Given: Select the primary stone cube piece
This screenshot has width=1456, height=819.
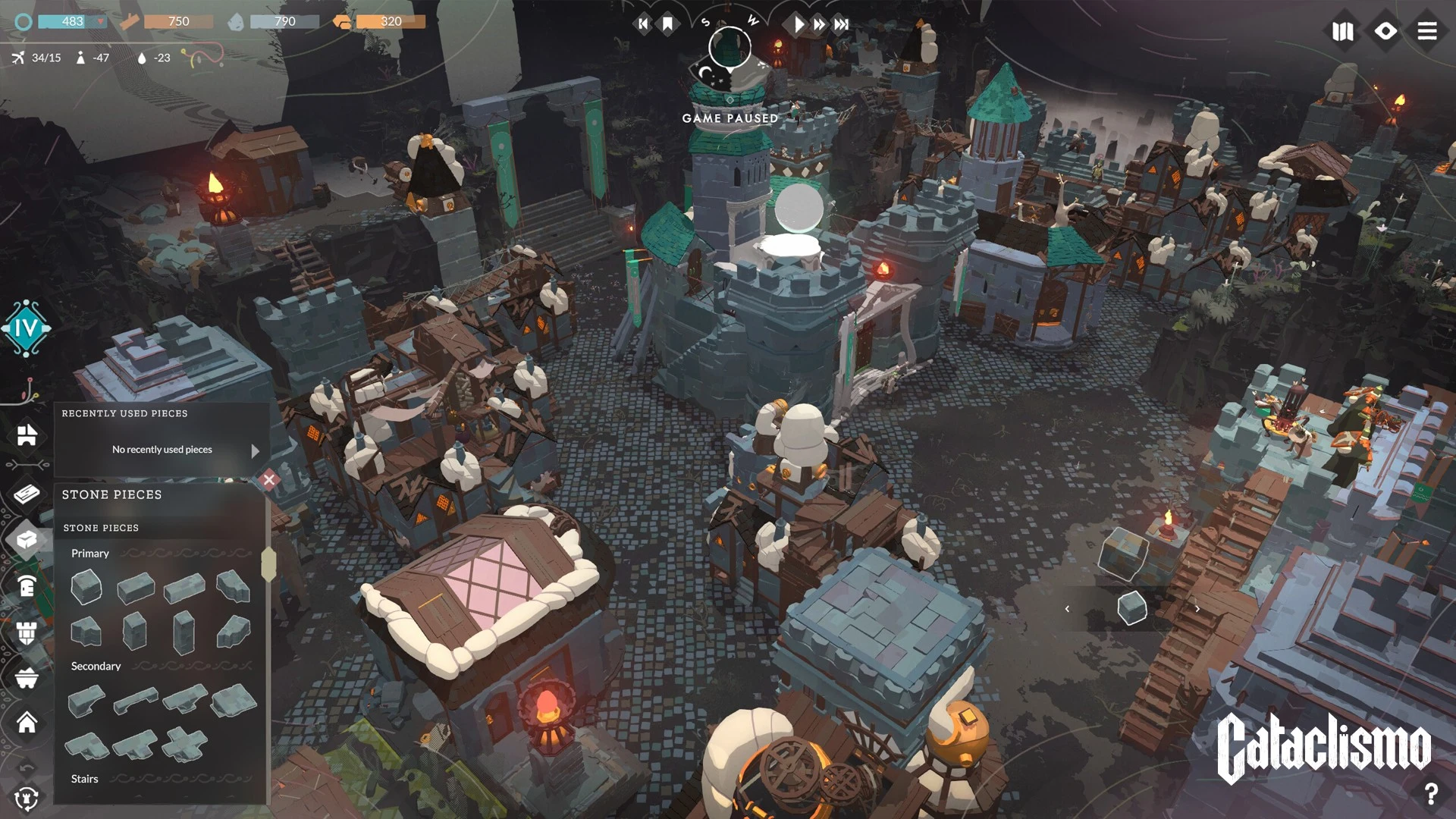Looking at the screenshot, I should click(x=86, y=588).
